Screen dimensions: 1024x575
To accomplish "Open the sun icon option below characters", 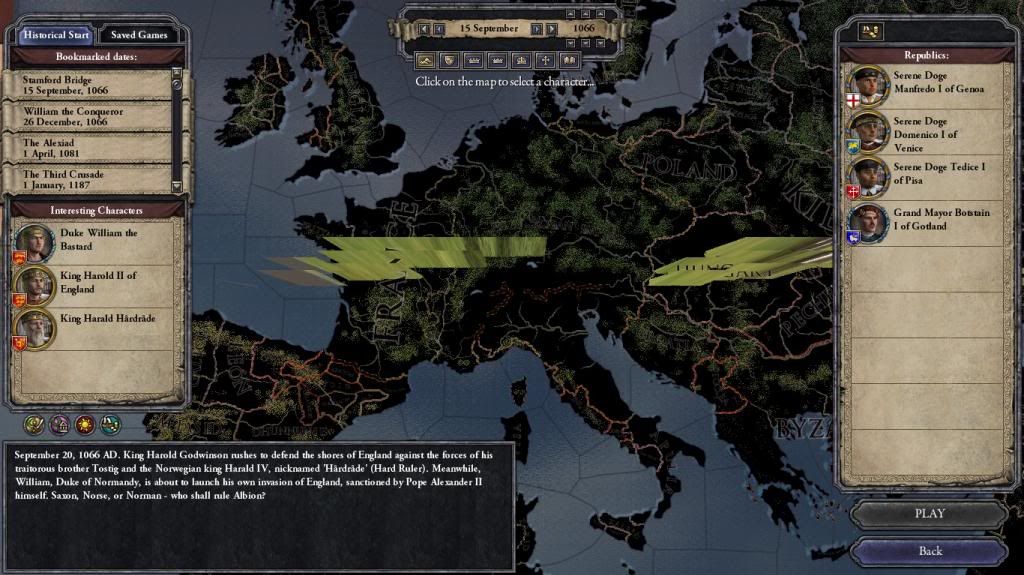I will pyautogui.click(x=85, y=425).
